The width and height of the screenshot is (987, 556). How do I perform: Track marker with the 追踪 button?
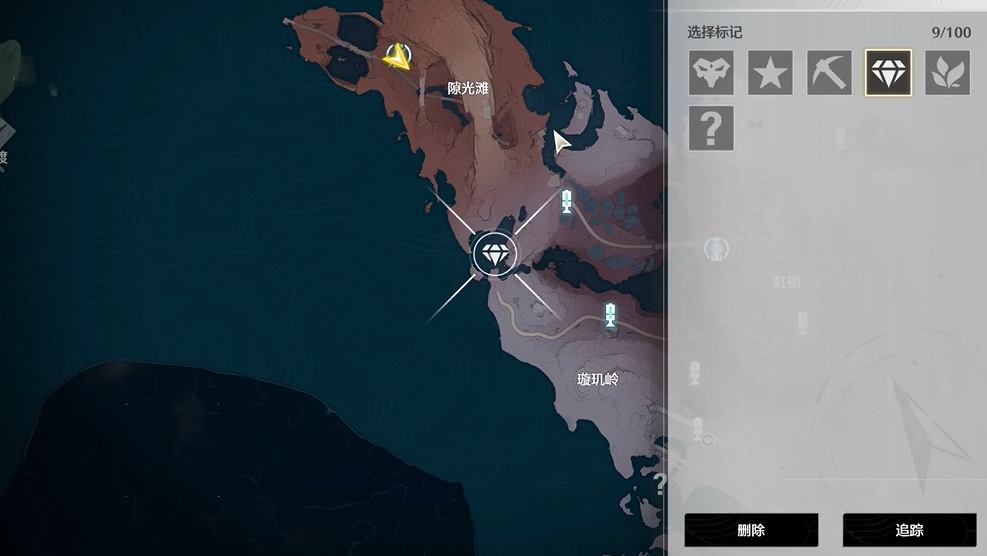pyautogui.click(x=909, y=530)
